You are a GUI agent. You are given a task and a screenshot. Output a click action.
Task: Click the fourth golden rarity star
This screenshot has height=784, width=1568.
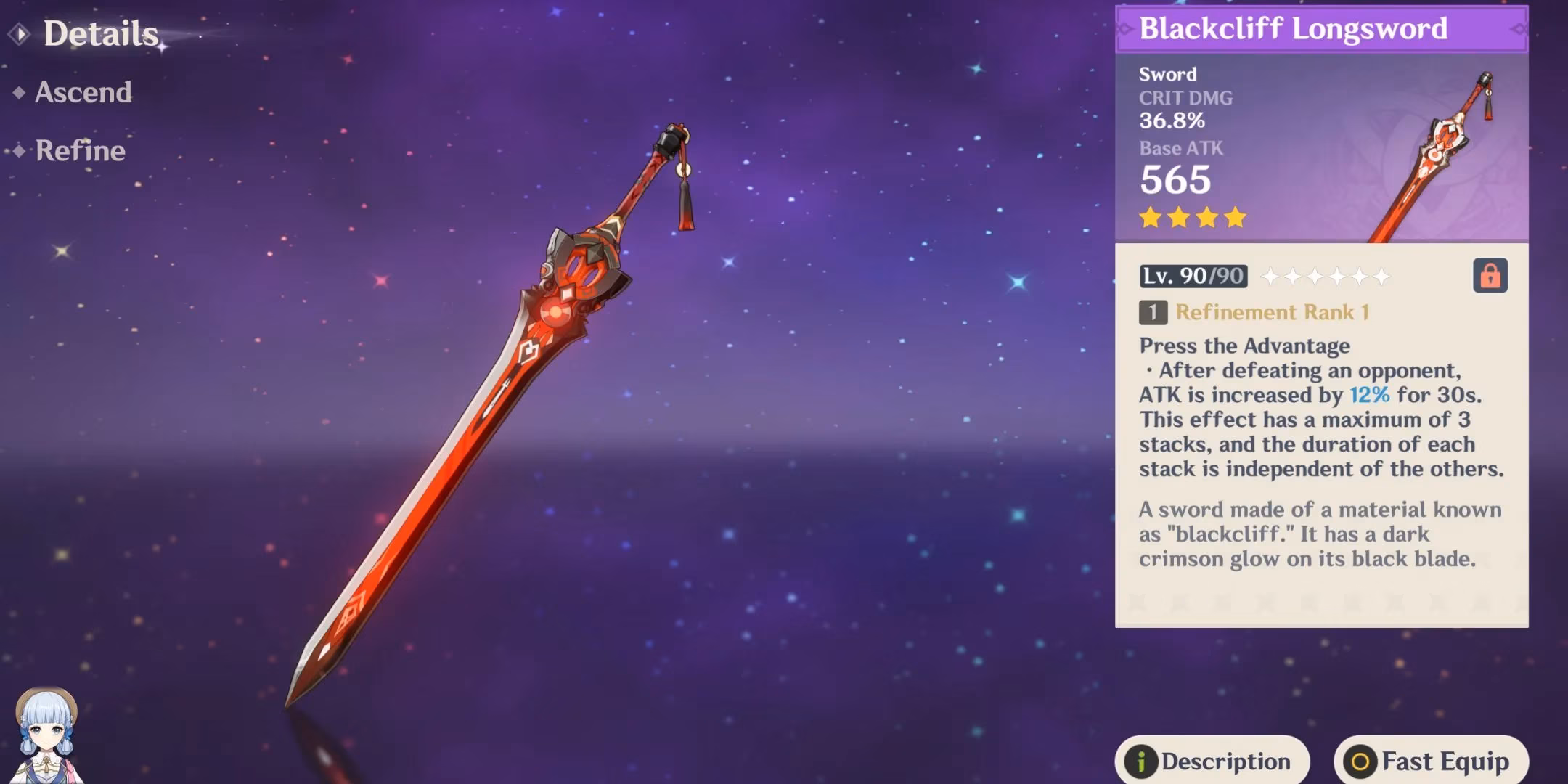coord(1236,218)
